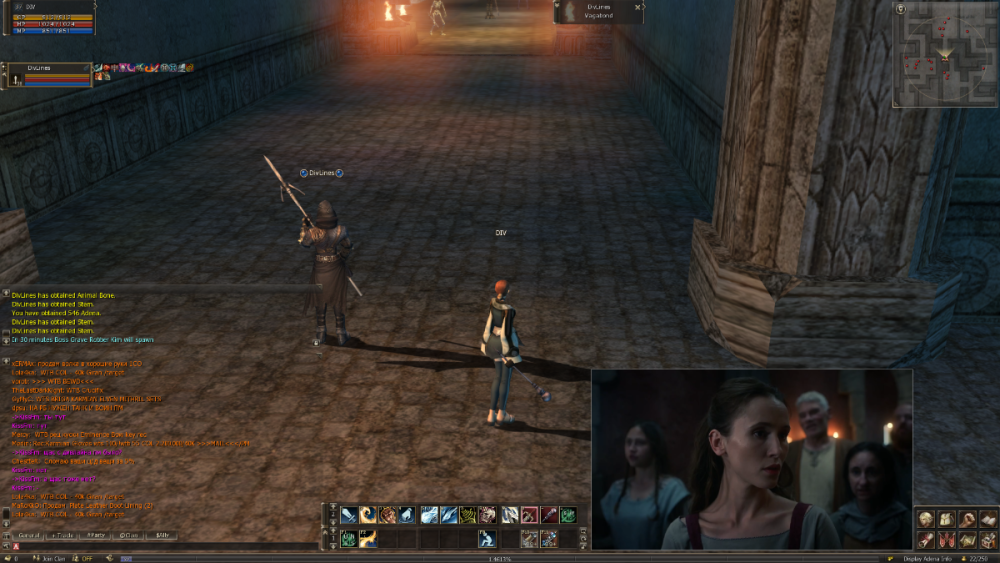Open the character status menu icon

[x=925, y=519]
